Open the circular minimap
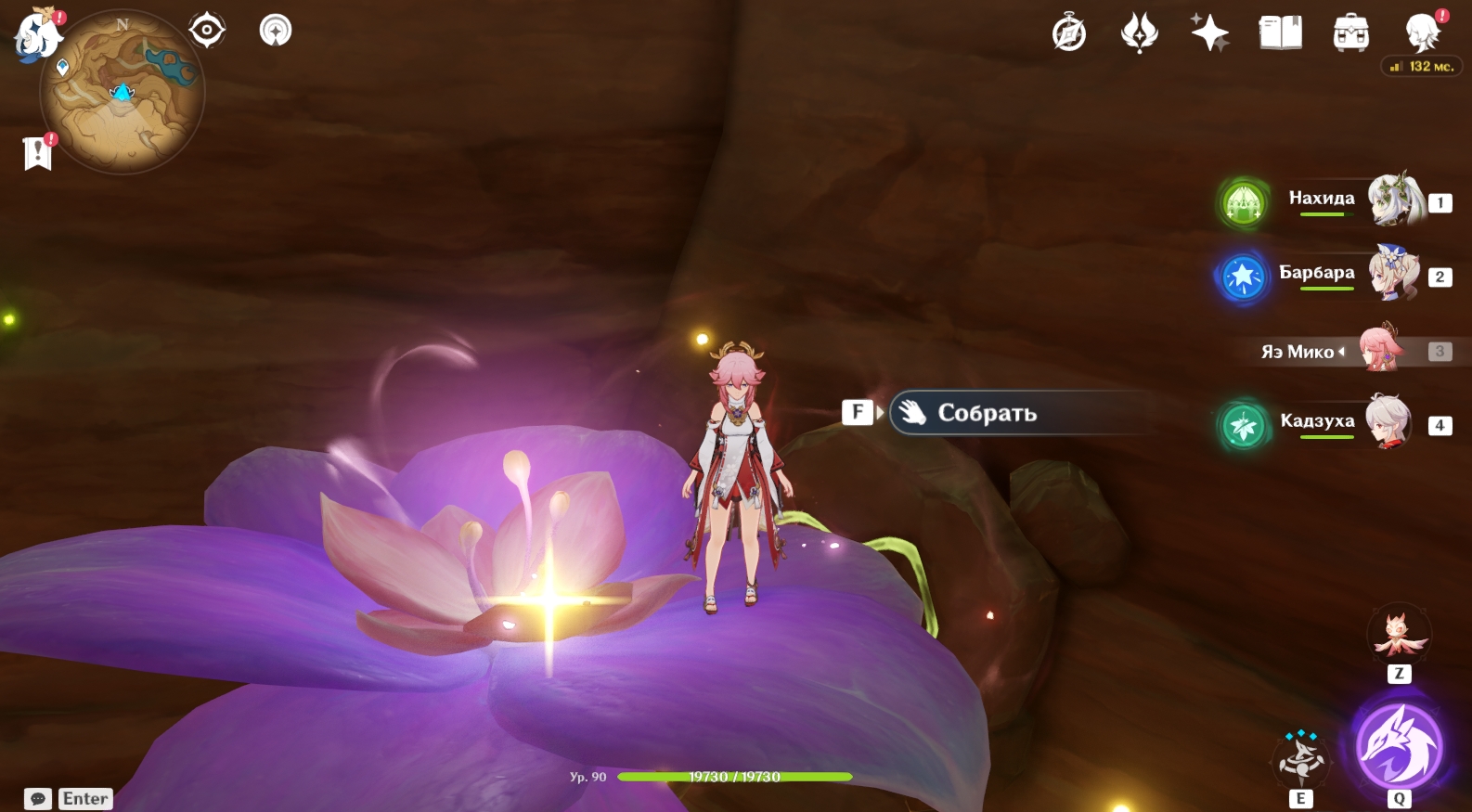Viewport: 1472px width, 812px height. (x=123, y=93)
